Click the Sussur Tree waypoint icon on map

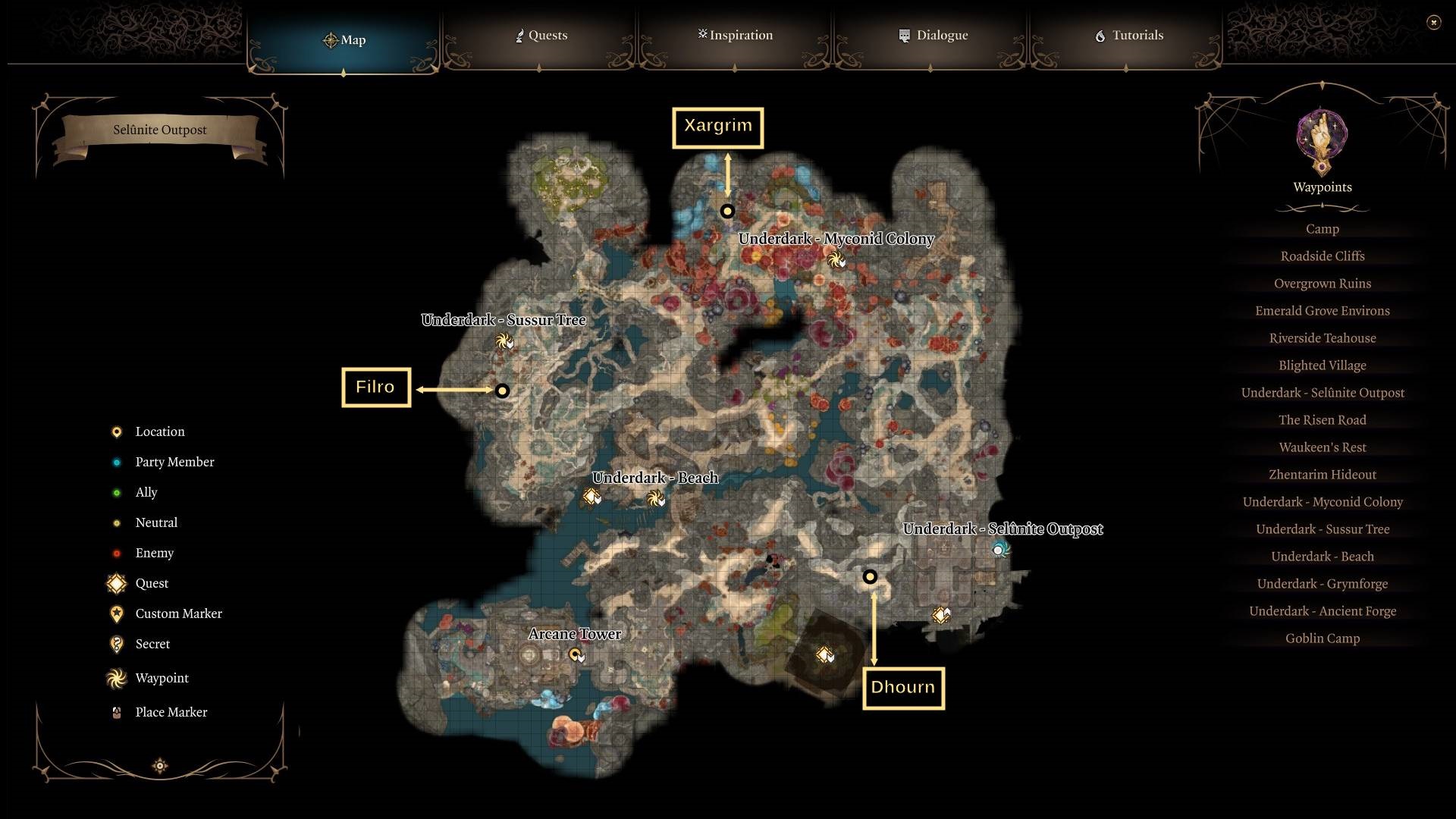coord(502,341)
